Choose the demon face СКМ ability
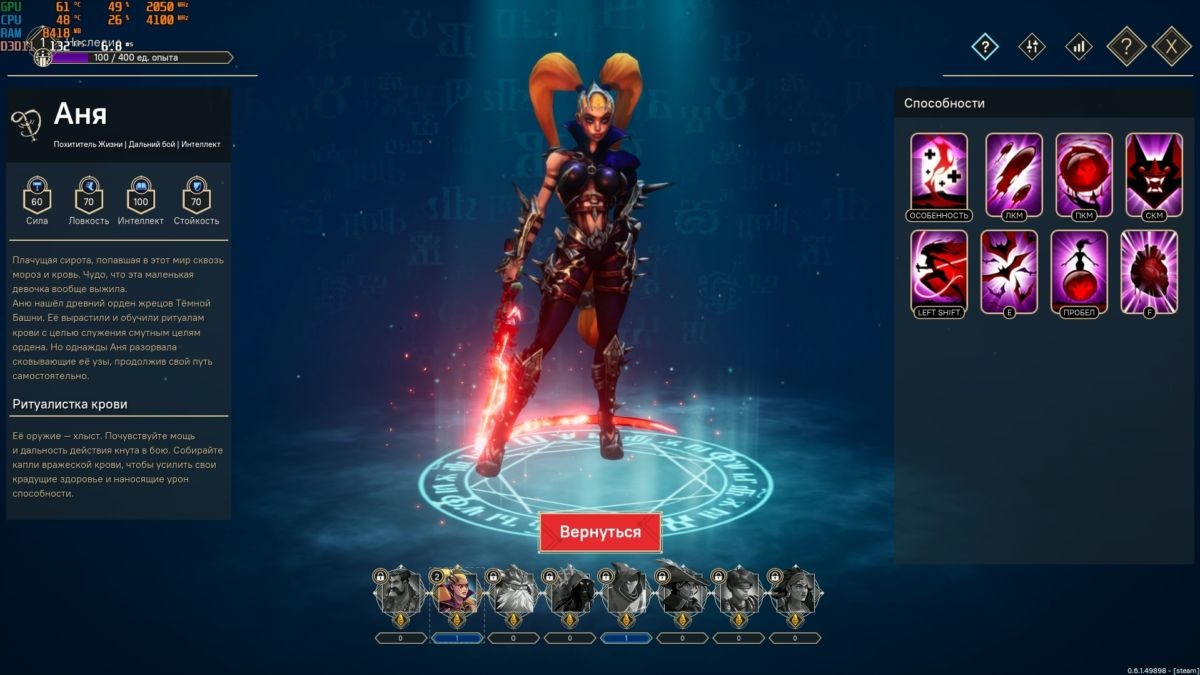The height and width of the screenshot is (675, 1200). click(1154, 172)
